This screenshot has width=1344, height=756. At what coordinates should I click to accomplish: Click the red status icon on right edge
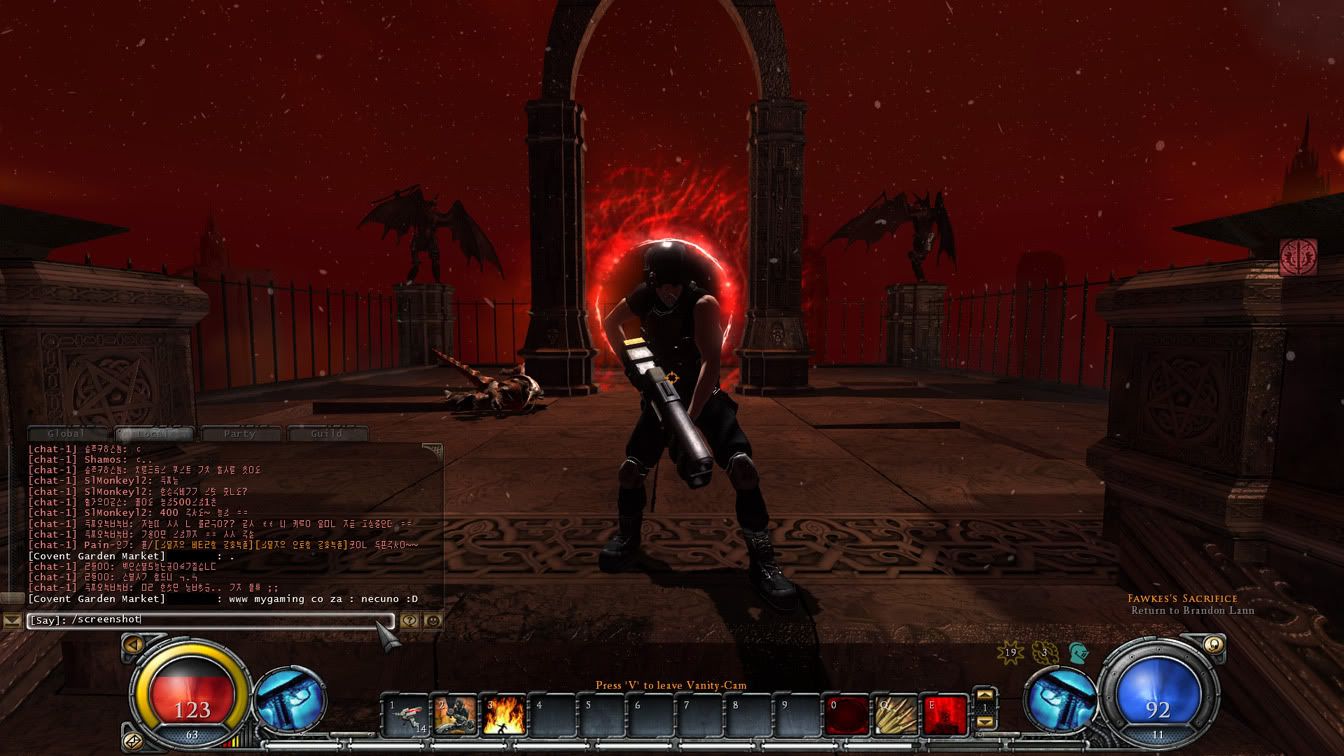tap(1298, 257)
